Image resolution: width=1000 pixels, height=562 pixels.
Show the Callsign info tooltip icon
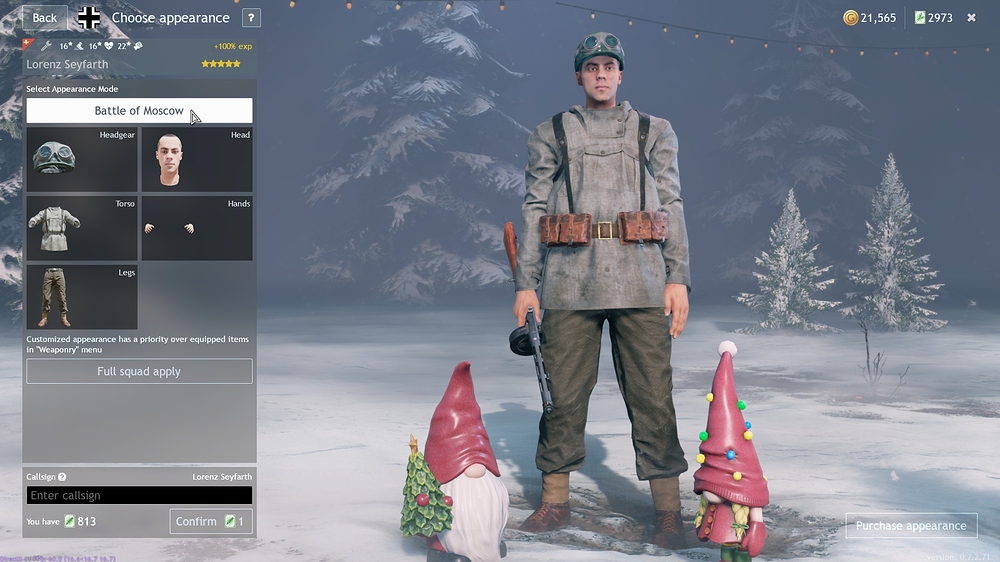[62, 477]
